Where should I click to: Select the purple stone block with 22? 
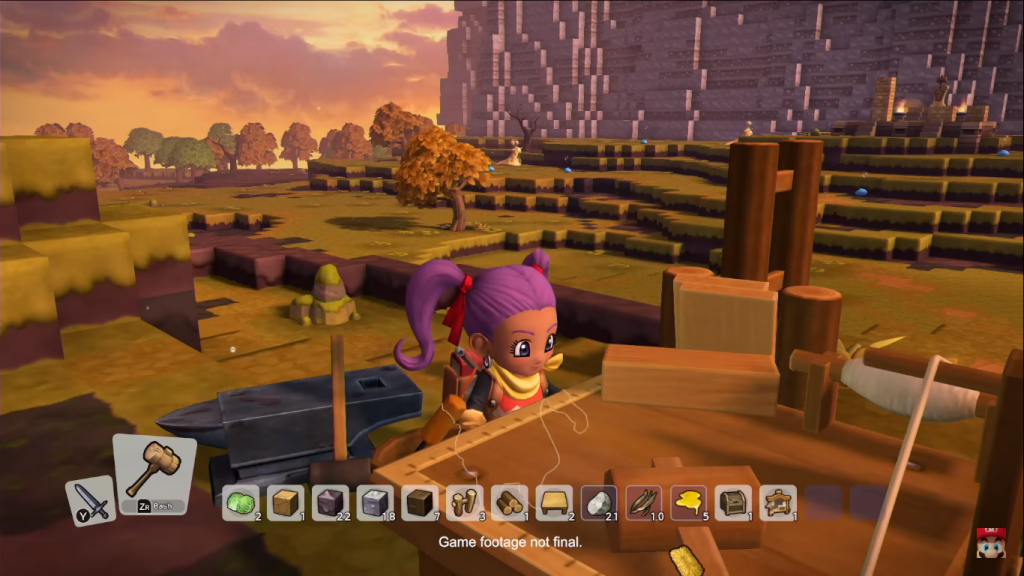point(330,503)
